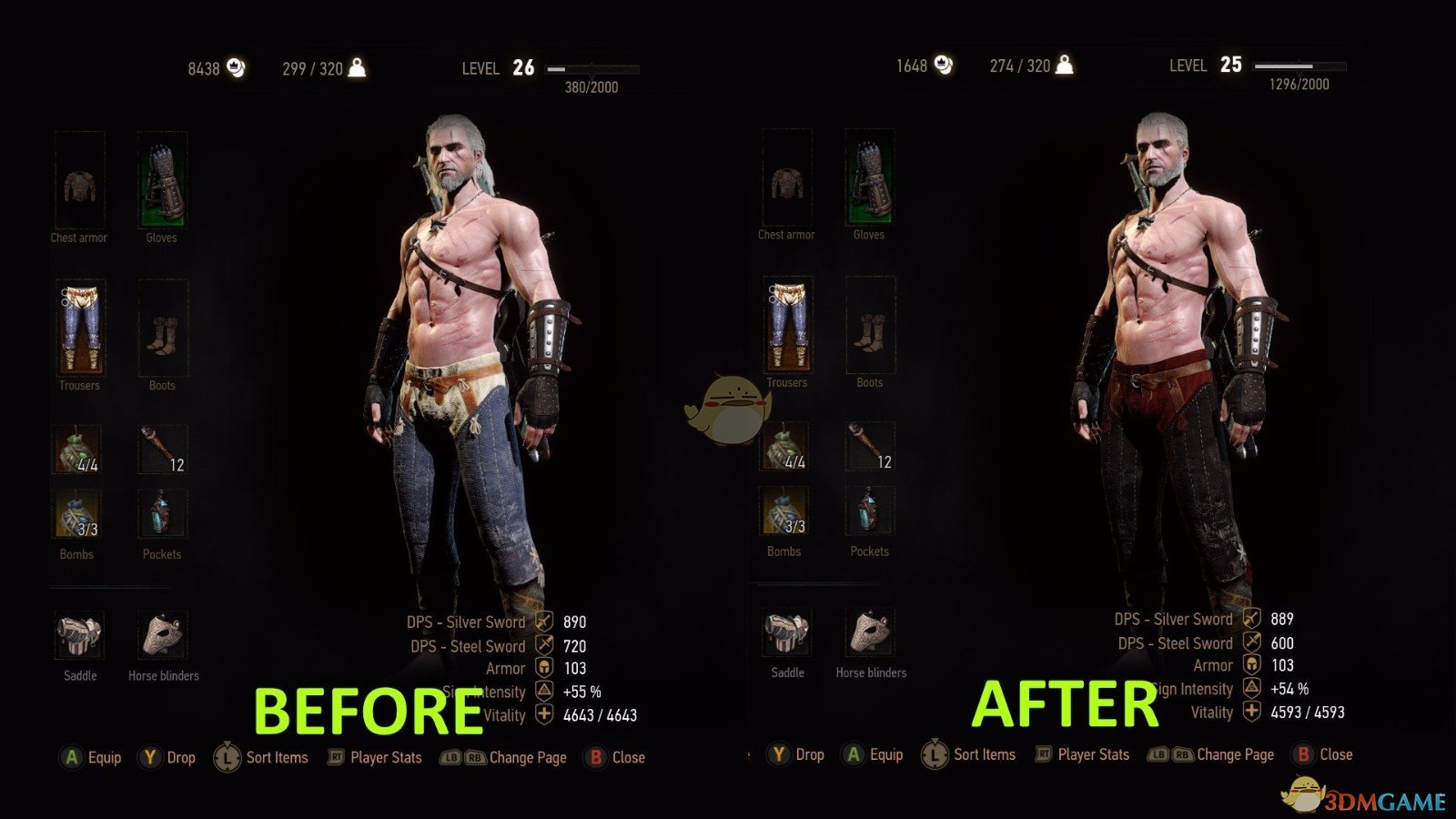1456x819 pixels.
Task: Open the empty Chest armor slot
Action: tap(80, 182)
